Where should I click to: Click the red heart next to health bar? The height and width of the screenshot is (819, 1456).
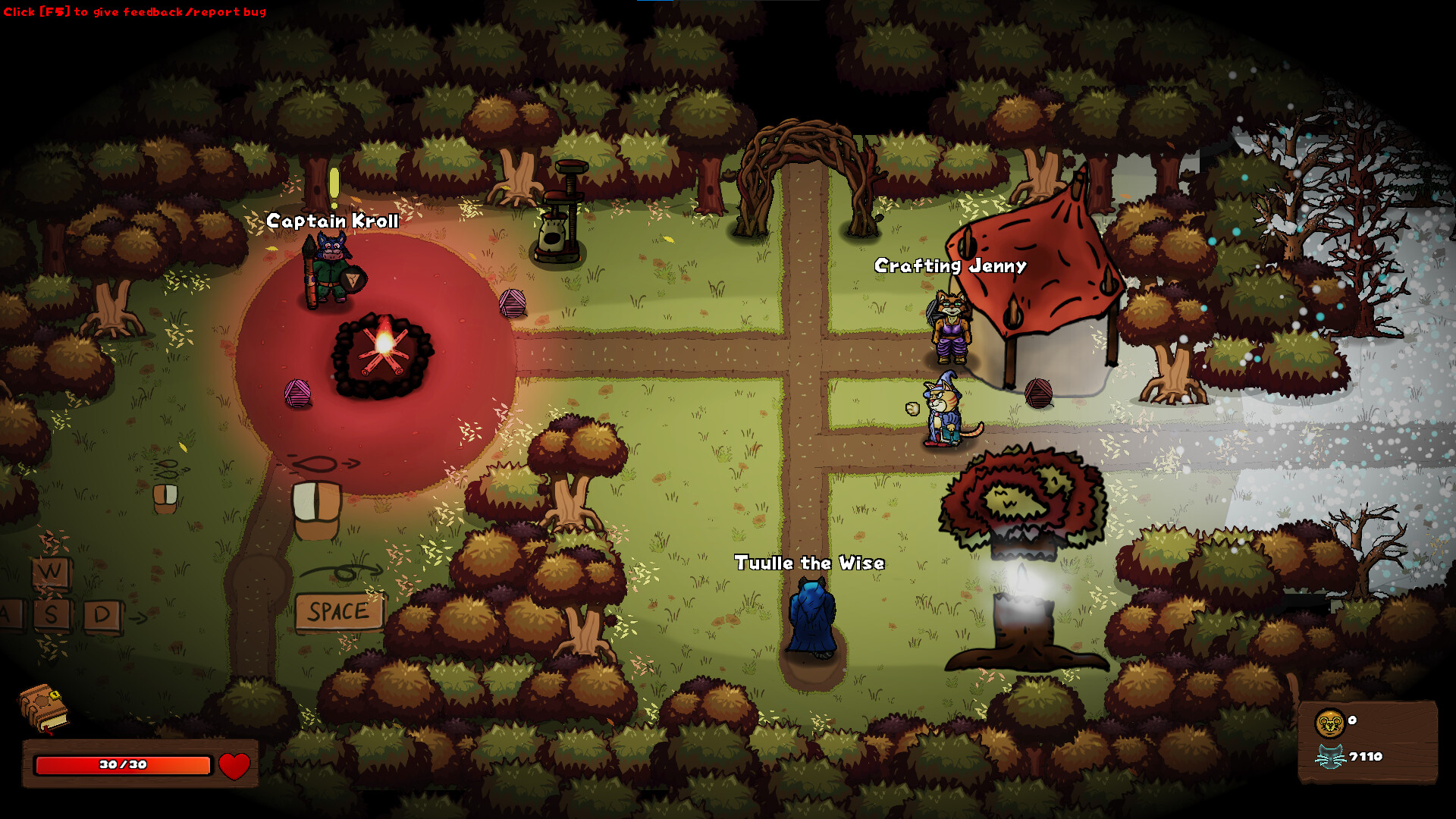tap(236, 765)
